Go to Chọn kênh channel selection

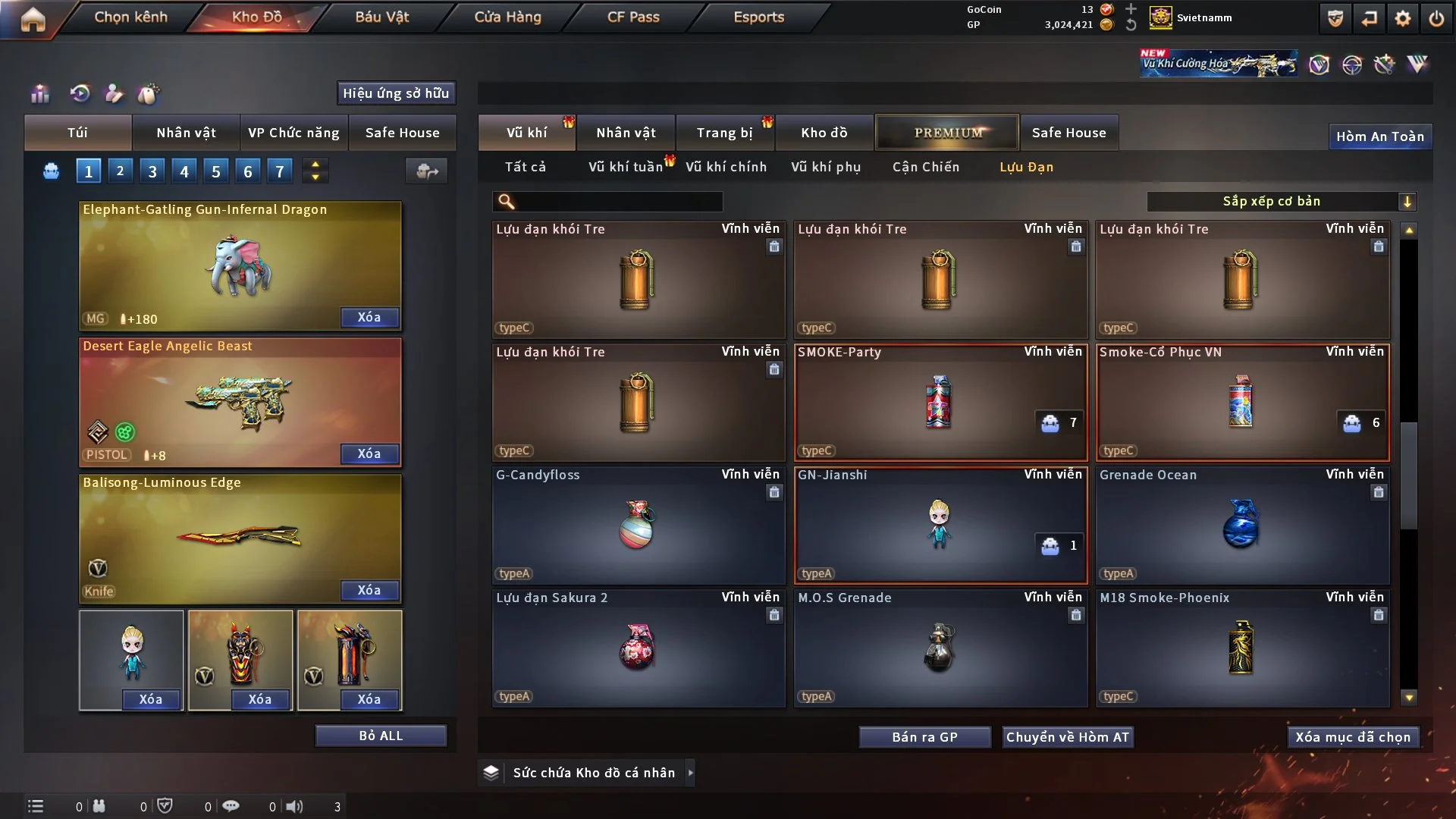(130, 17)
